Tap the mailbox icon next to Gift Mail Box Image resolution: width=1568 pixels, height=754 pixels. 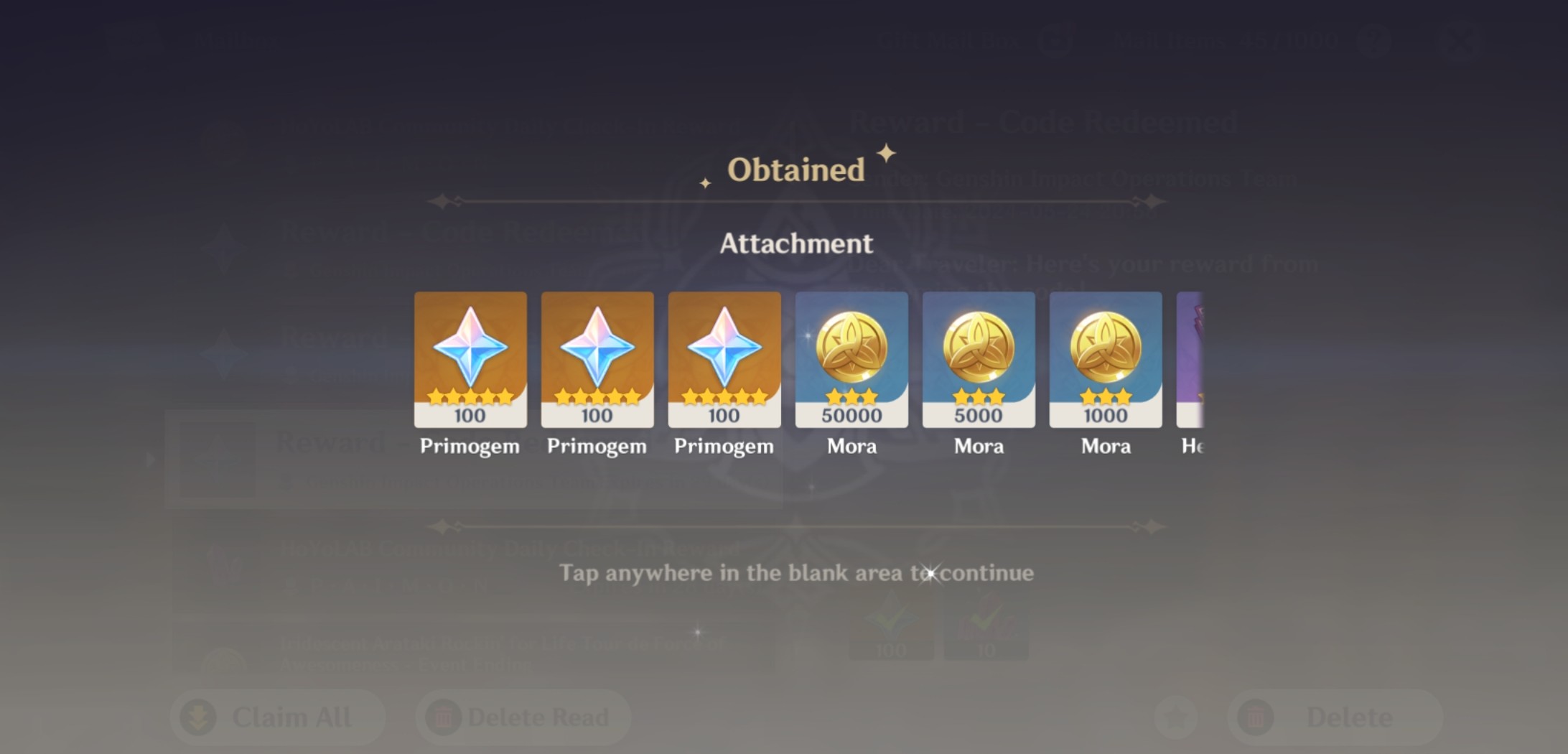point(1055,41)
